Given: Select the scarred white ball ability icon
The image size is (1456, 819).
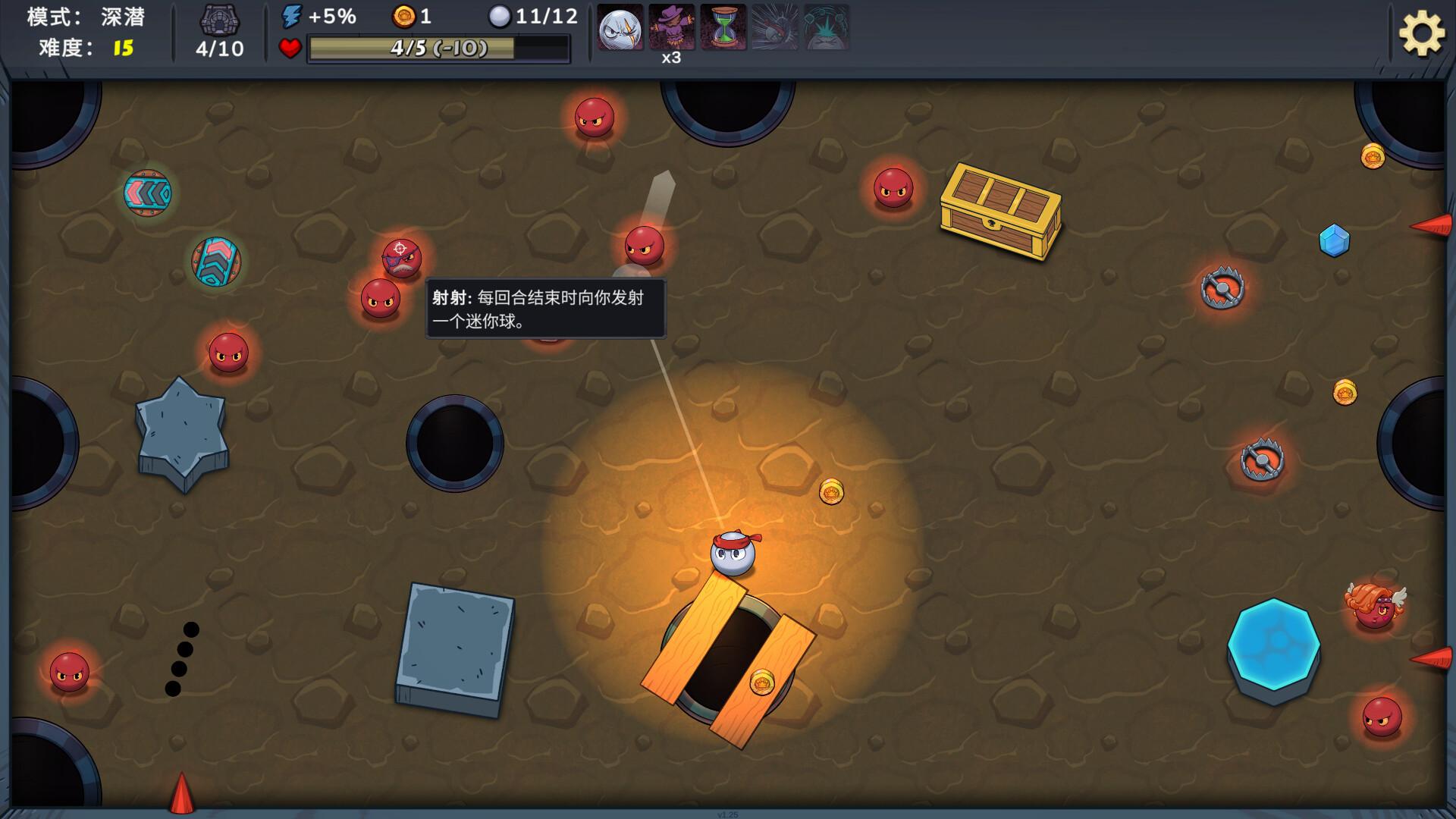Looking at the screenshot, I should pyautogui.click(x=620, y=28).
